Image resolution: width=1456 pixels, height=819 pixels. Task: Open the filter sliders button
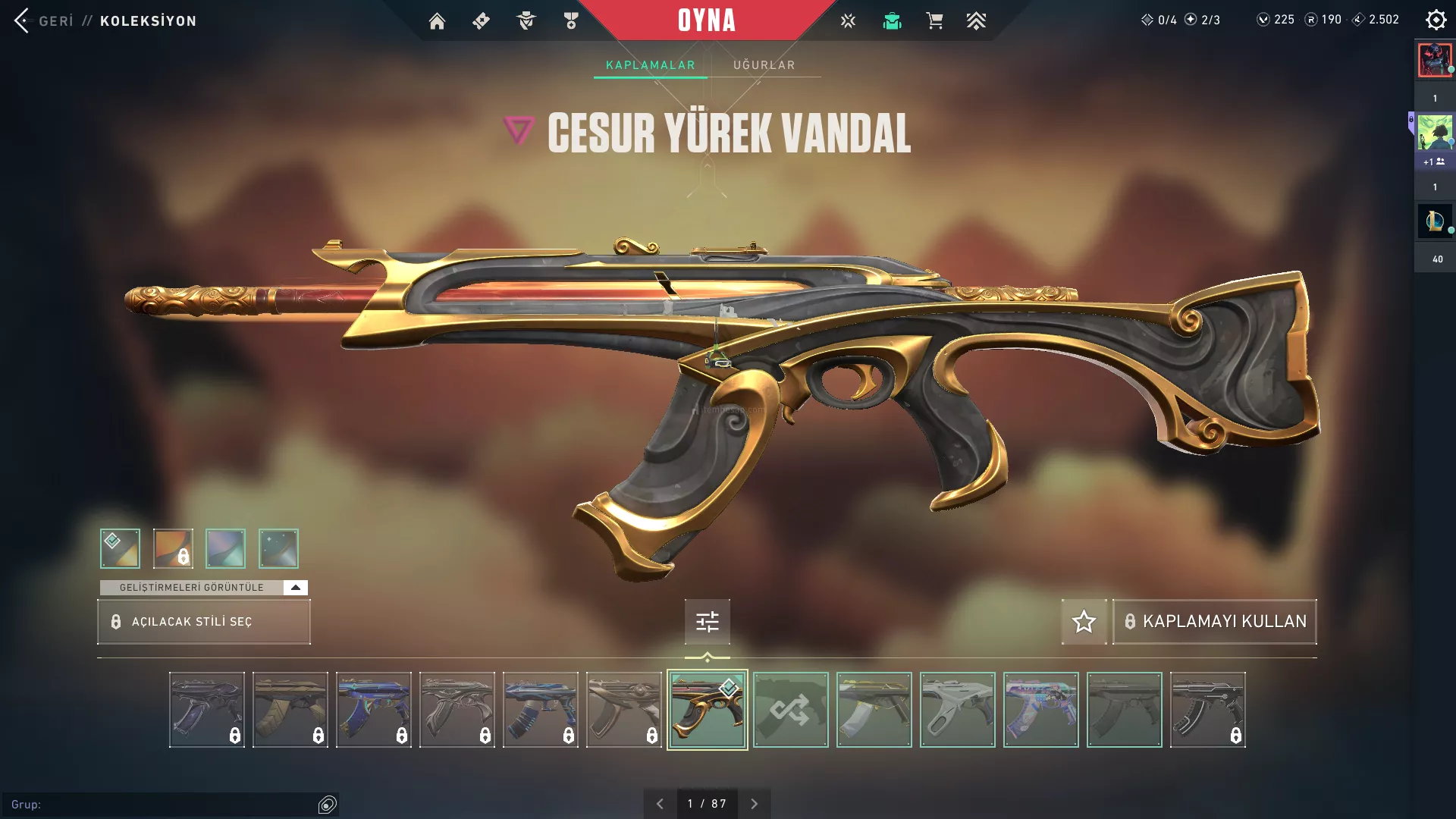pos(707,622)
